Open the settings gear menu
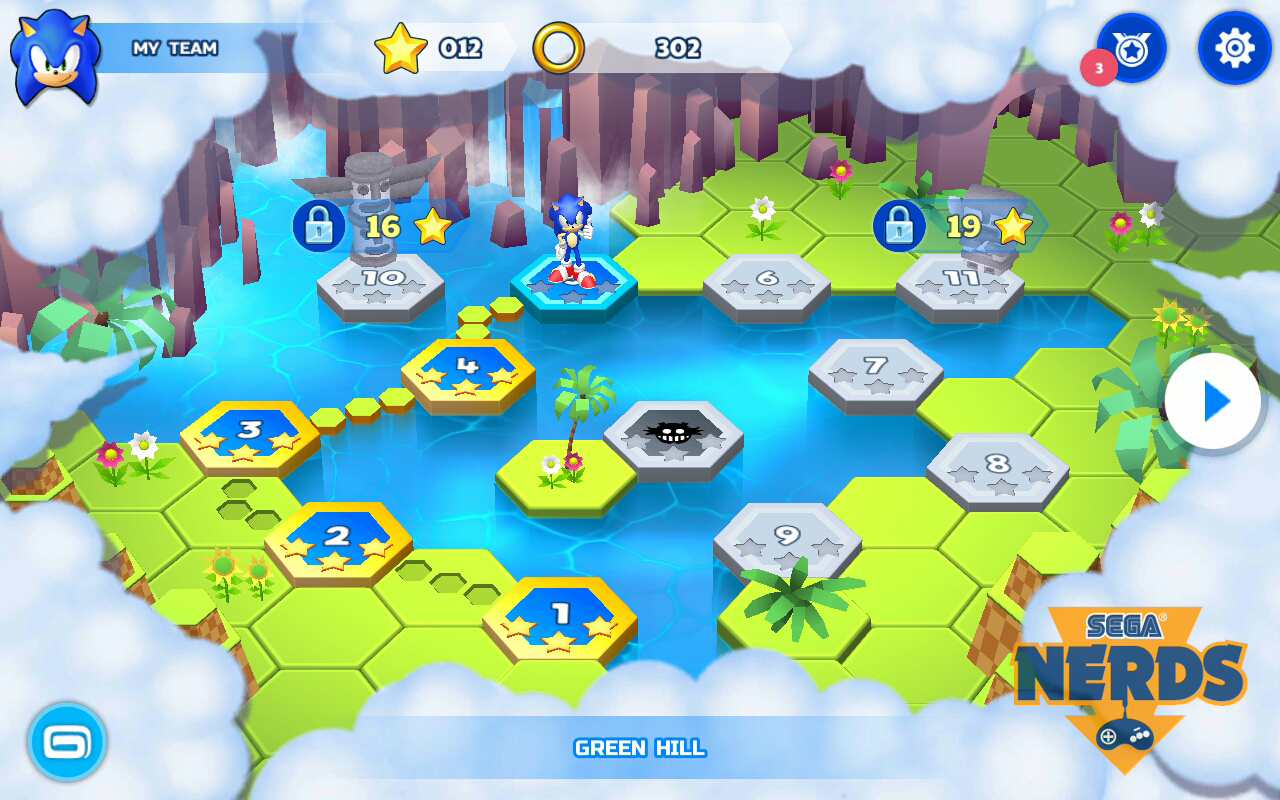 [x=1234, y=48]
